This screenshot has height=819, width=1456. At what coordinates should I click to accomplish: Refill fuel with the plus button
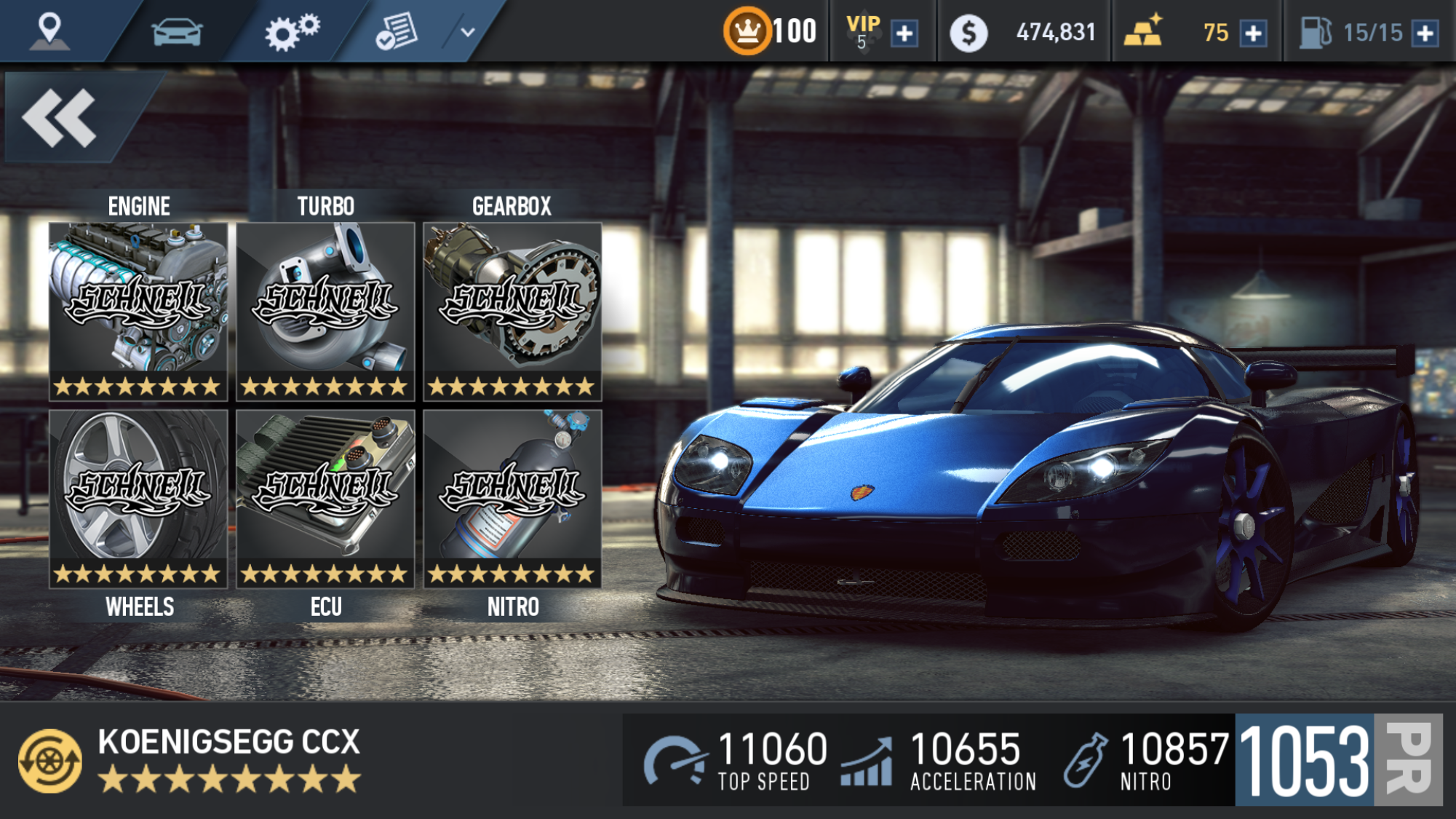coord(1425,33)
